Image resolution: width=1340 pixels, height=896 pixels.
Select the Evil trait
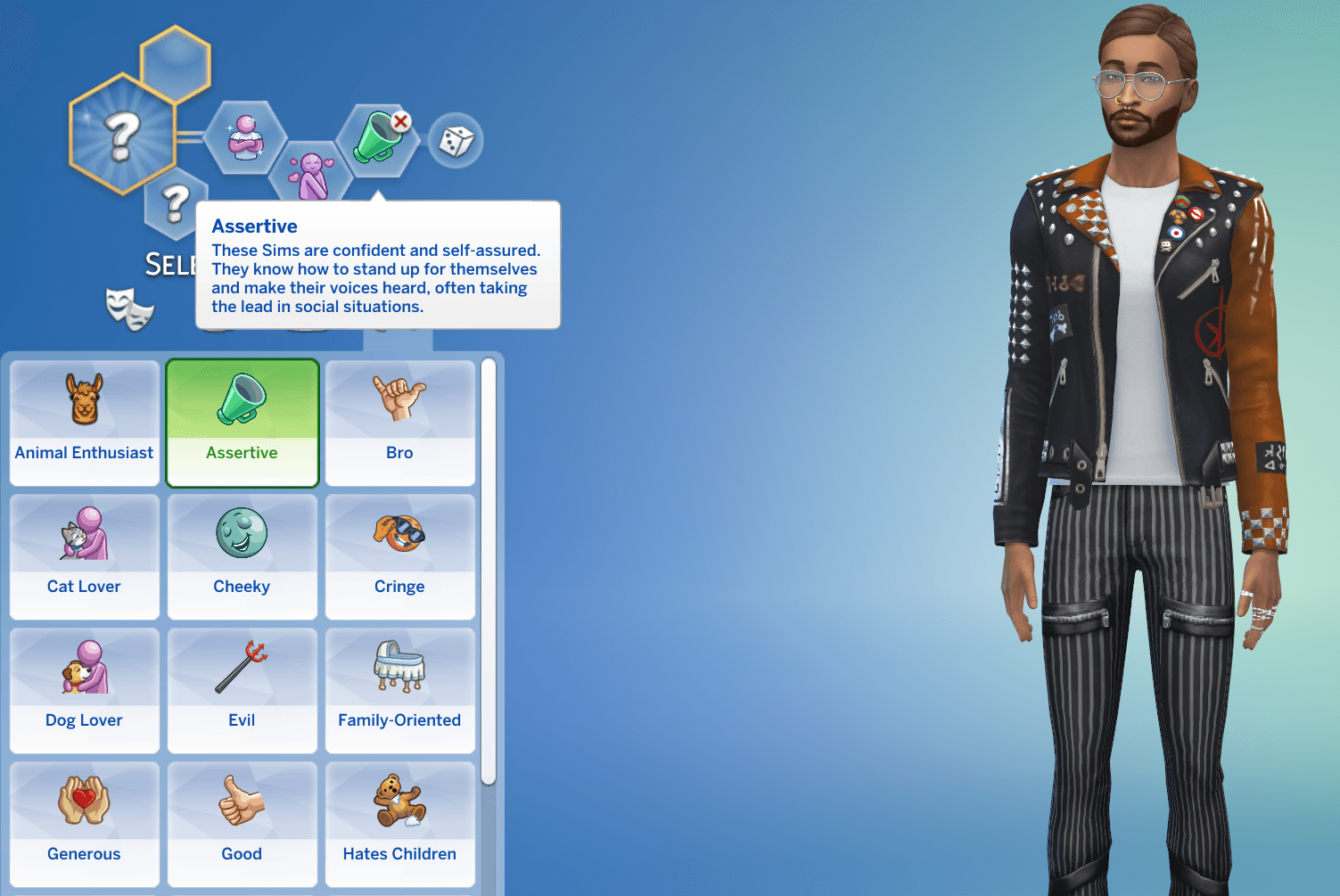242,691
